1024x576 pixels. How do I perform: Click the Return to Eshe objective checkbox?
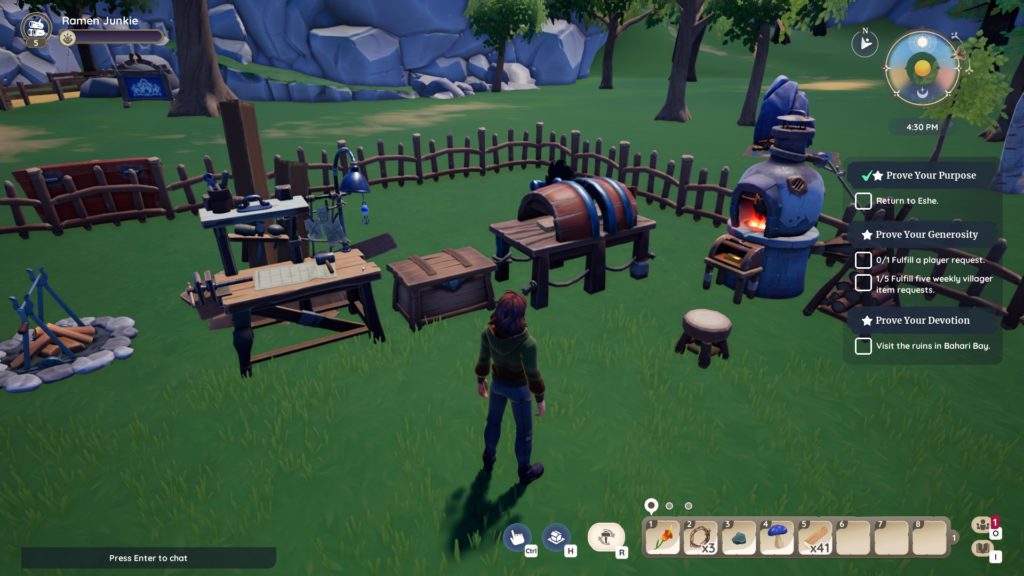click(863, 201)
